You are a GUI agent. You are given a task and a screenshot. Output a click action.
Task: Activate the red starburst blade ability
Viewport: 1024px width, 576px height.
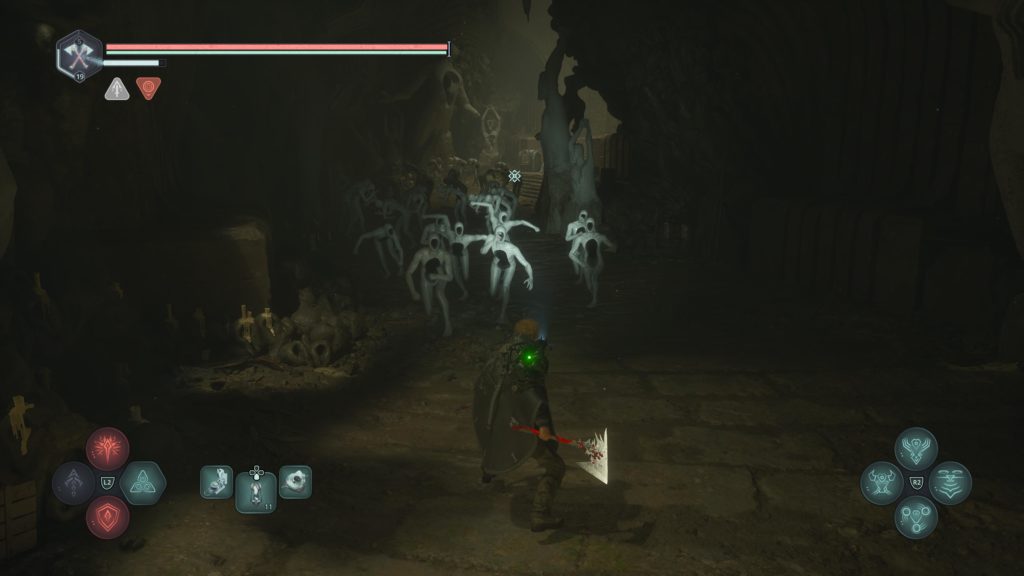[107, 449]
